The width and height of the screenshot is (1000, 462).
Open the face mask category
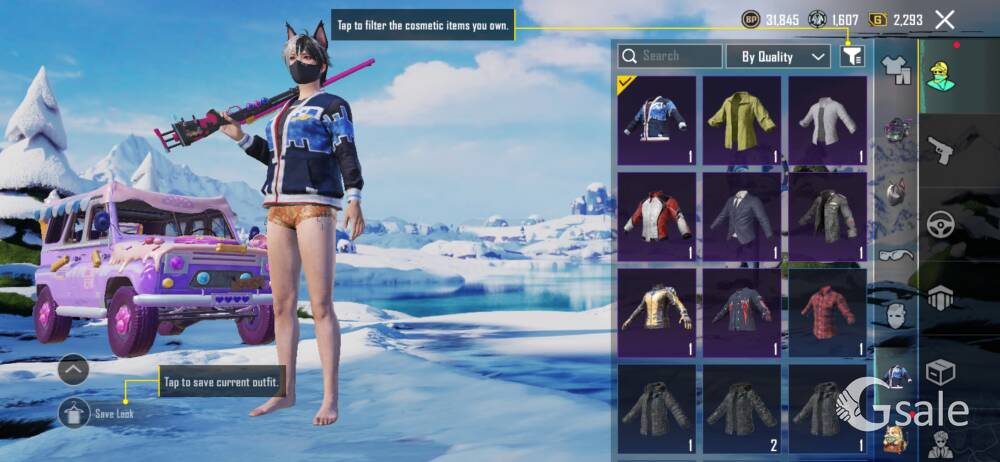[x=895, y=314]
